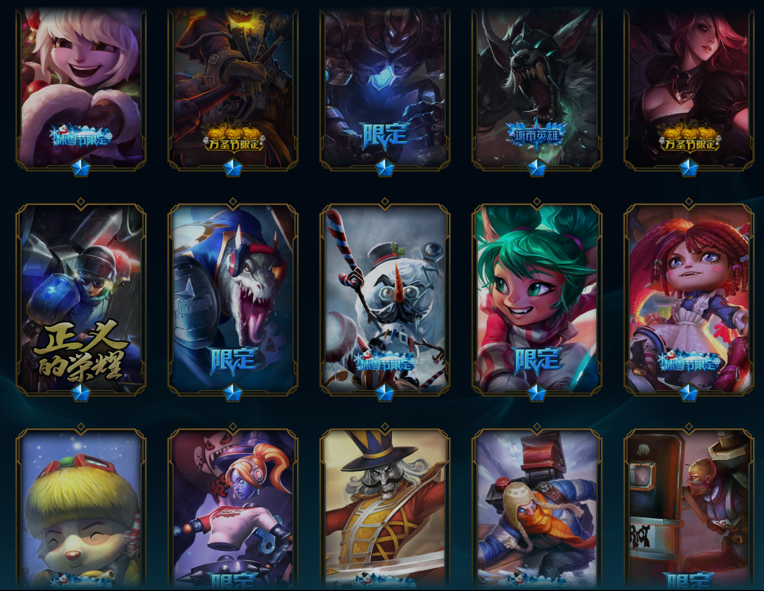Select the green-haired yordle girl skin card

537,298
